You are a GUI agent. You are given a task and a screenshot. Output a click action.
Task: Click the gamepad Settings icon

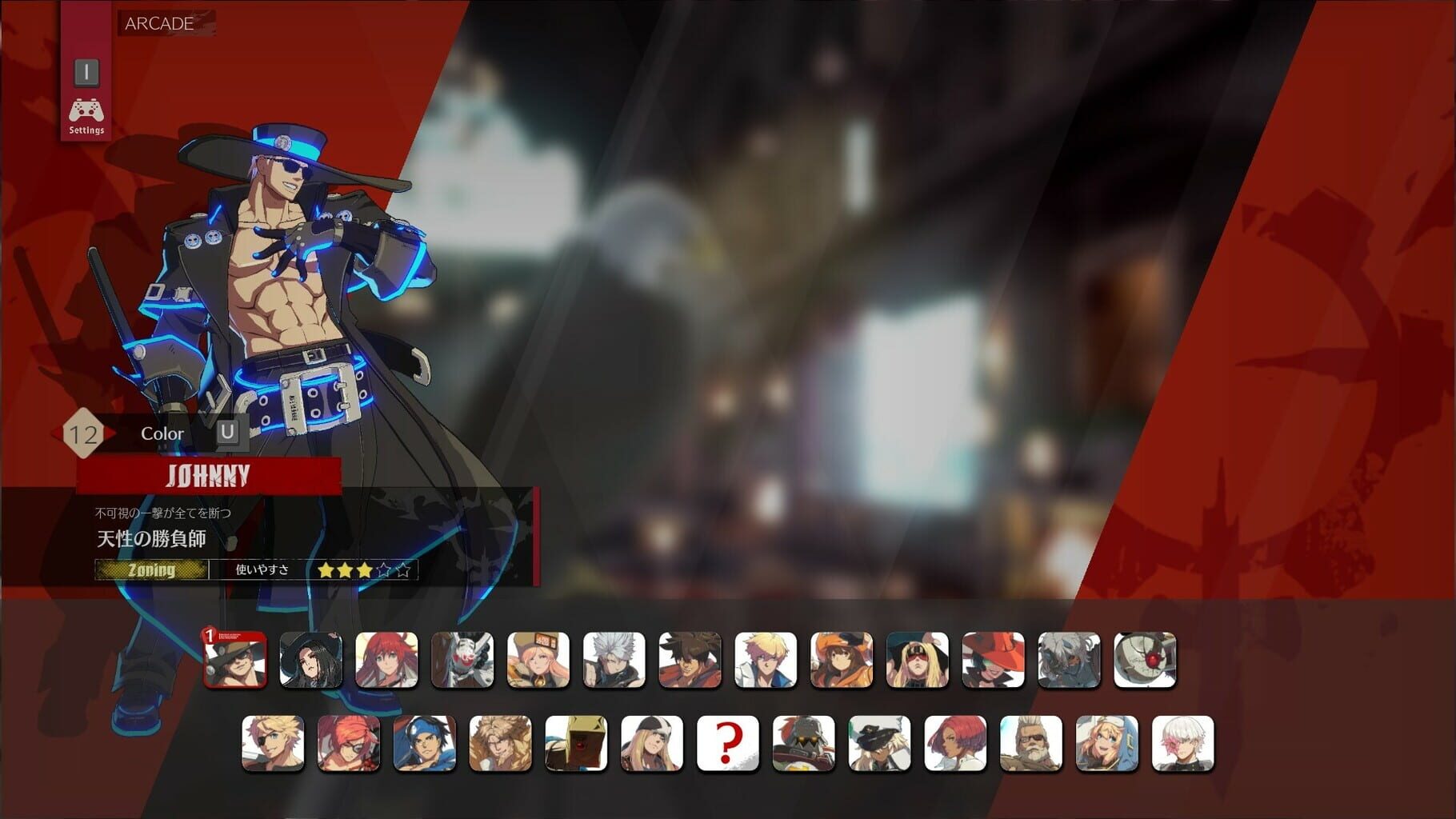click(x=86, y=112)
